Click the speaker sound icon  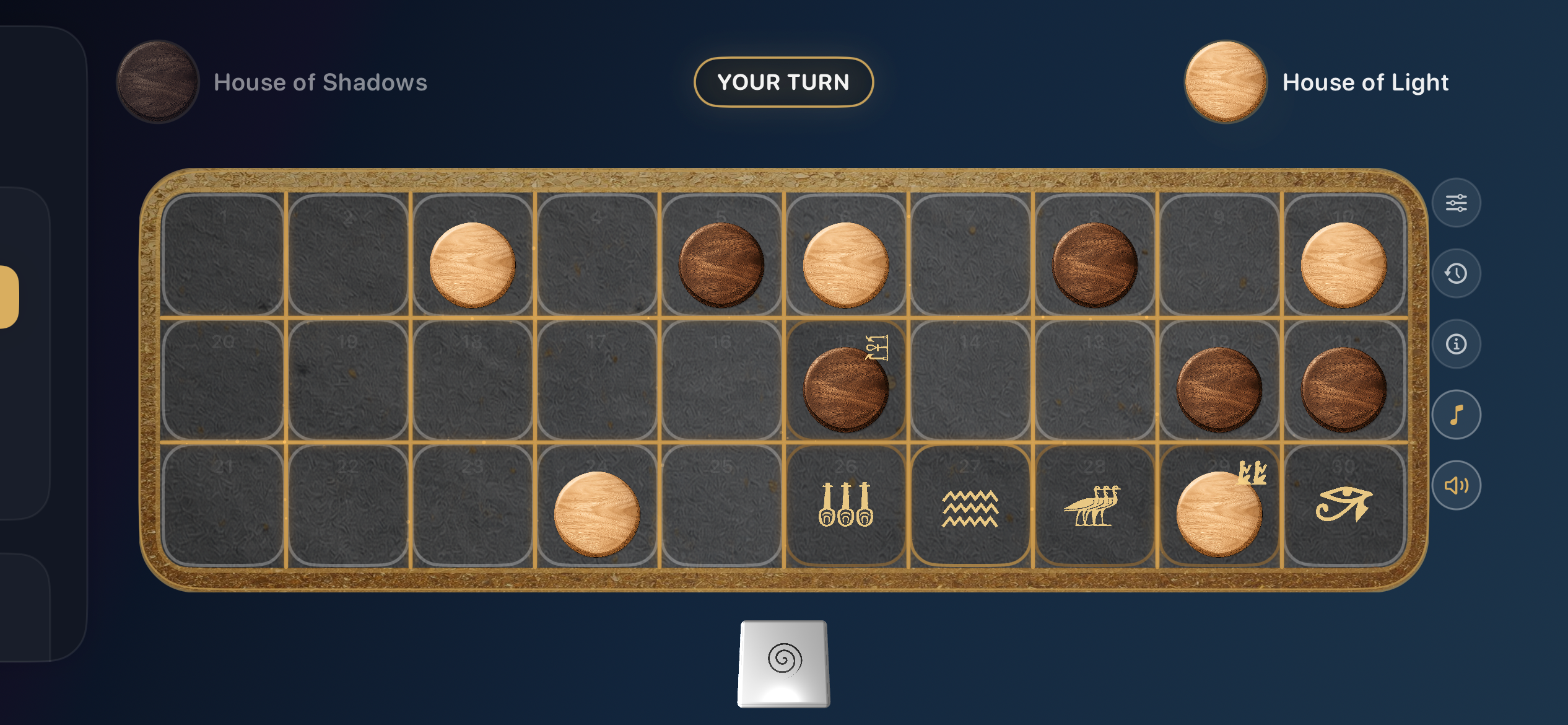1456,485
